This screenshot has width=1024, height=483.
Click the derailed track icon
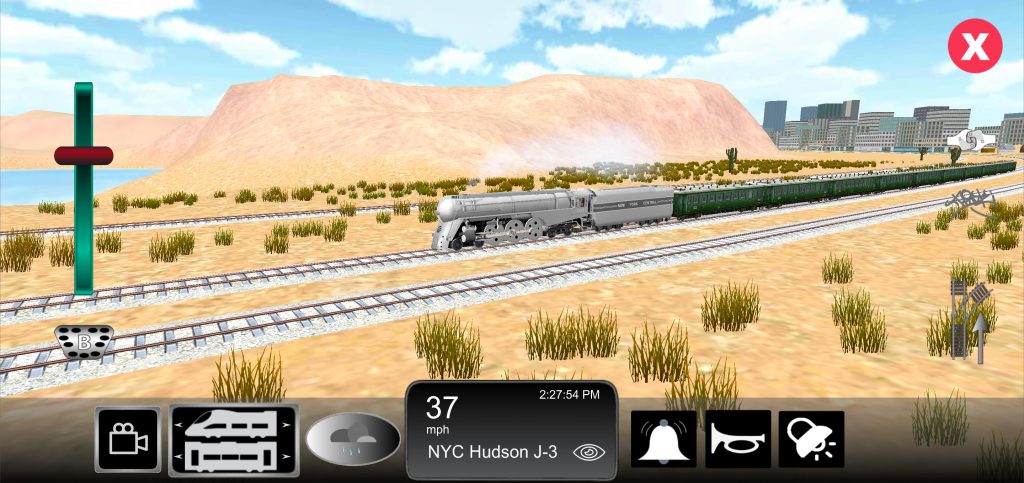click(x=969, y=201)
